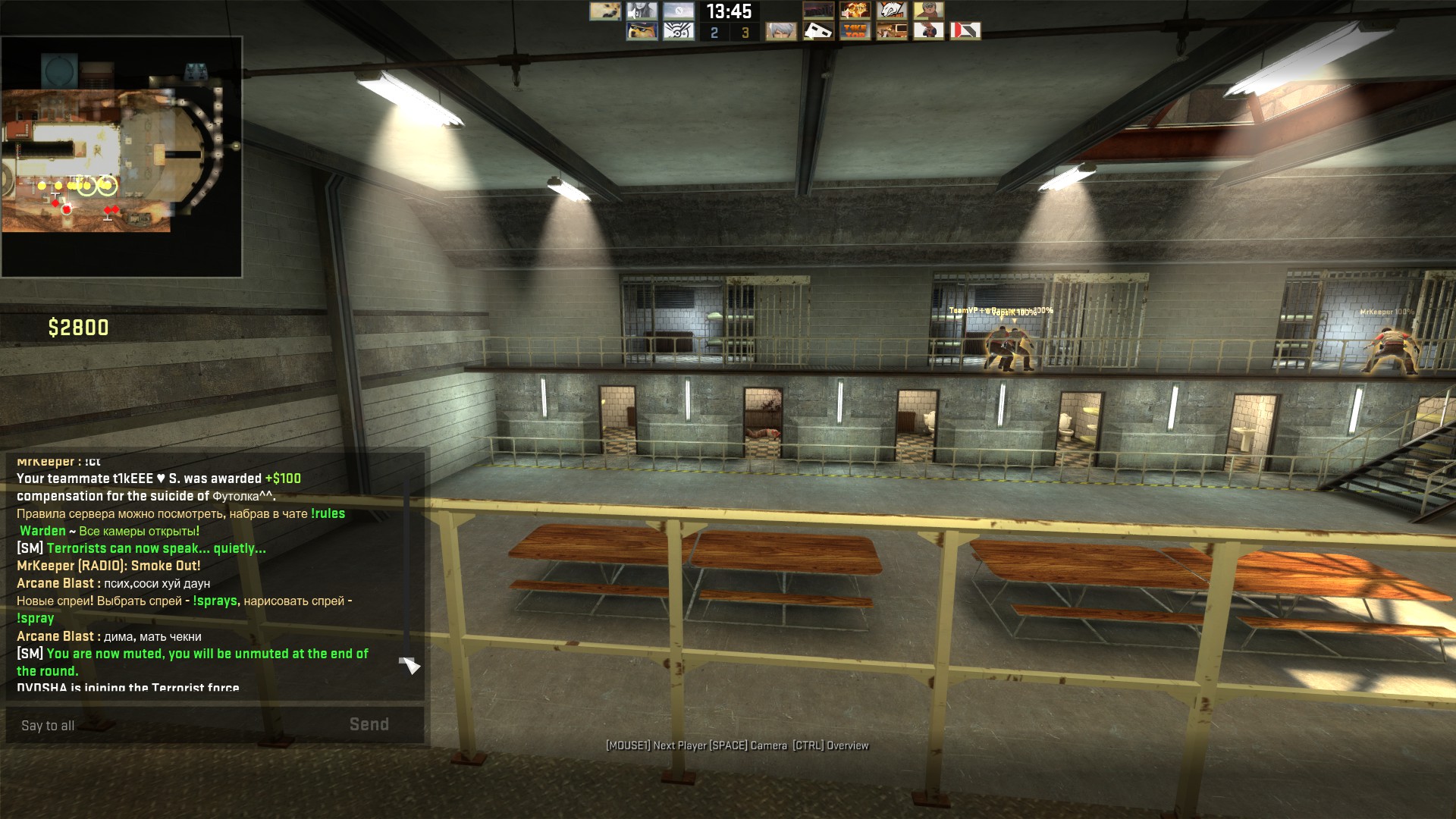Screen dimensions: 1456x819
Task: Select the flaming logo player avatar
Action: [x=855, y=11]
